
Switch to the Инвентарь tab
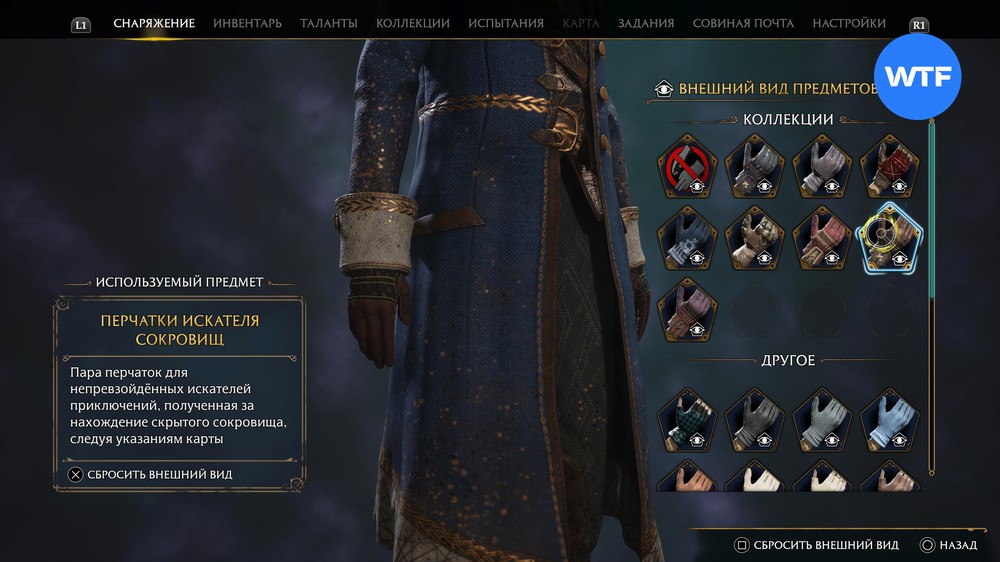247,23
